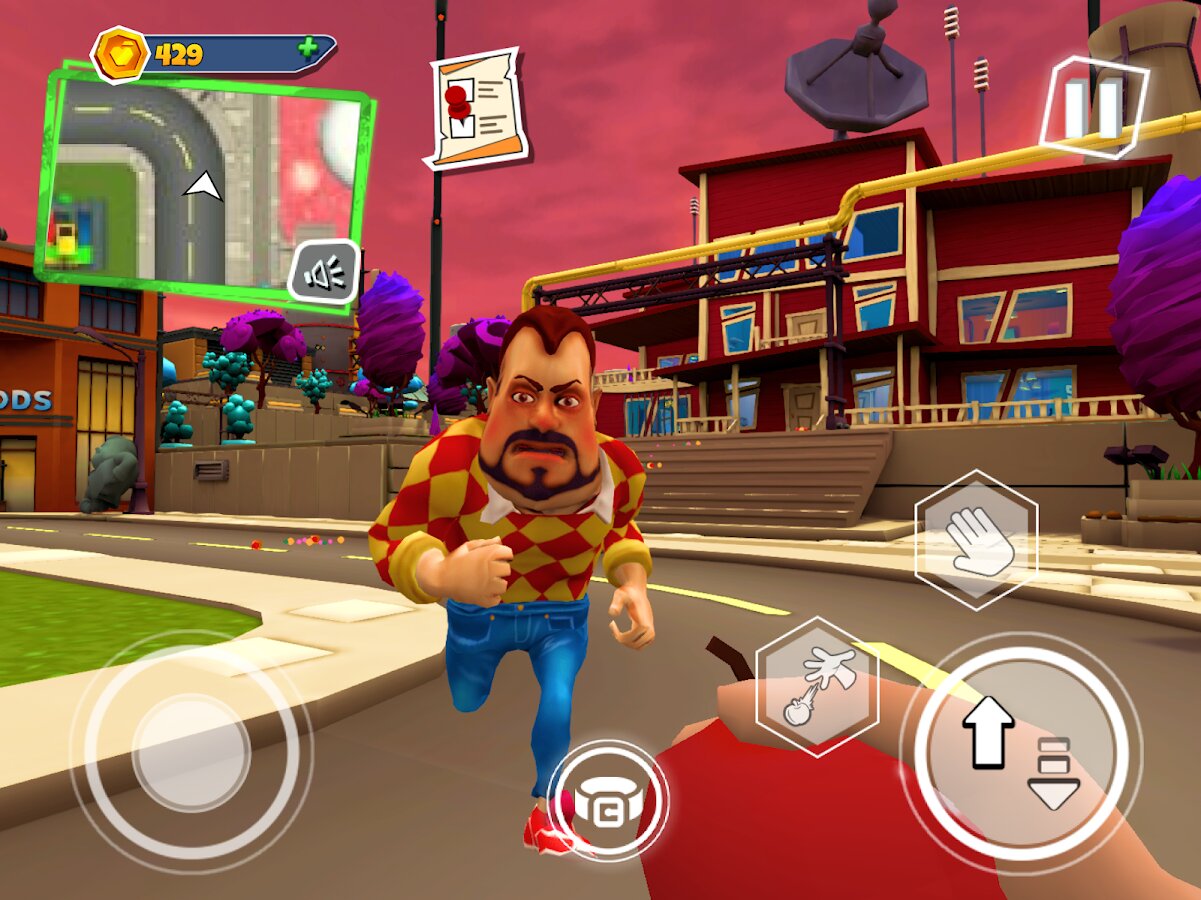
Task: Use the throw item button
Action: 817,686
